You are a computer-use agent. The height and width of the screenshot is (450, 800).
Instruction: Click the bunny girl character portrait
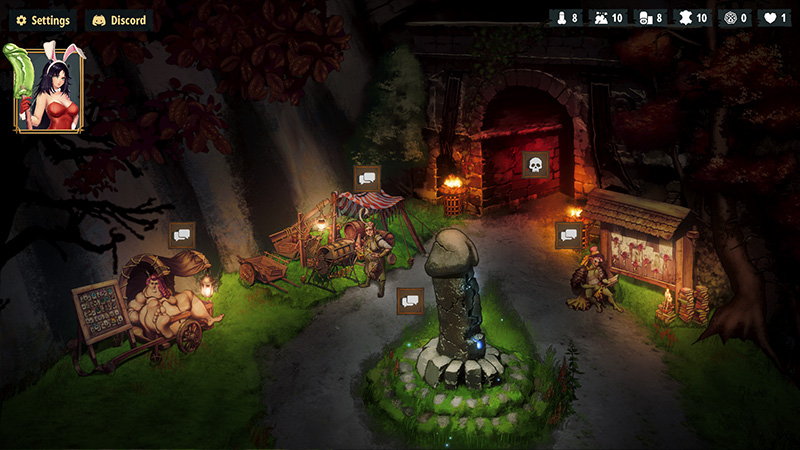(x=48, y=90)
